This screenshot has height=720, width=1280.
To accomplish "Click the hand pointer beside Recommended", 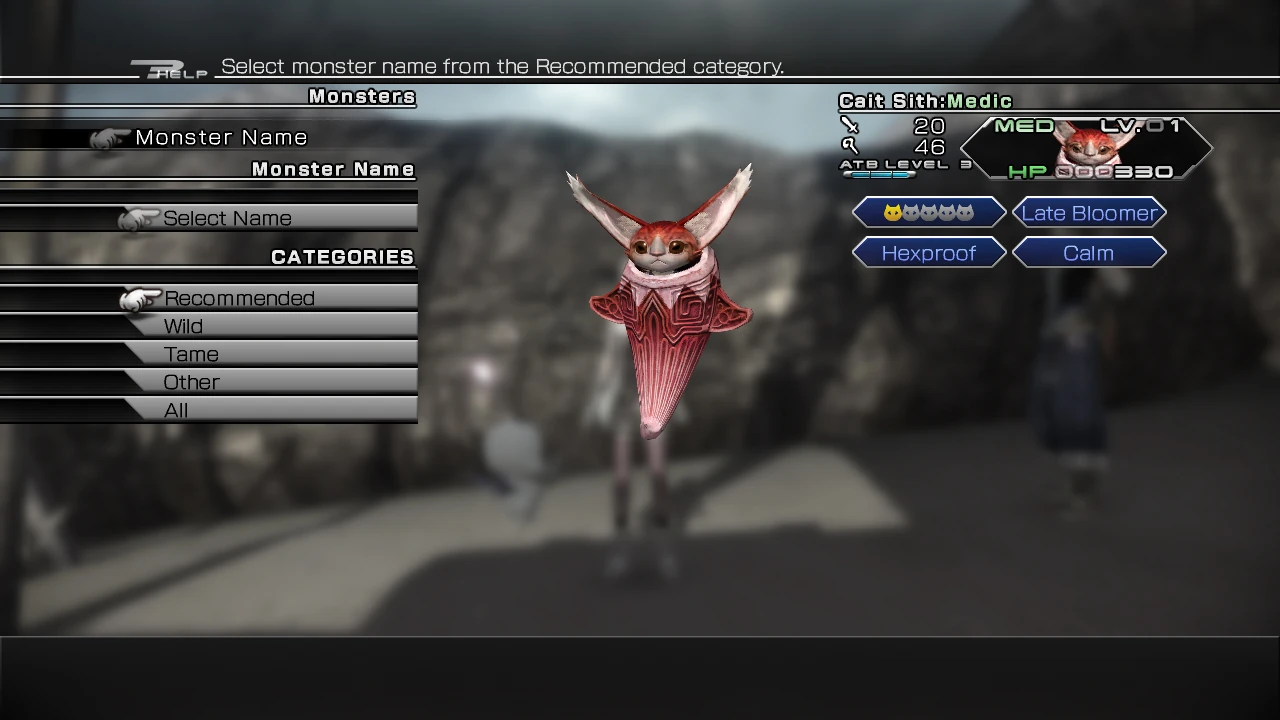I will click(x=140, y=298).
